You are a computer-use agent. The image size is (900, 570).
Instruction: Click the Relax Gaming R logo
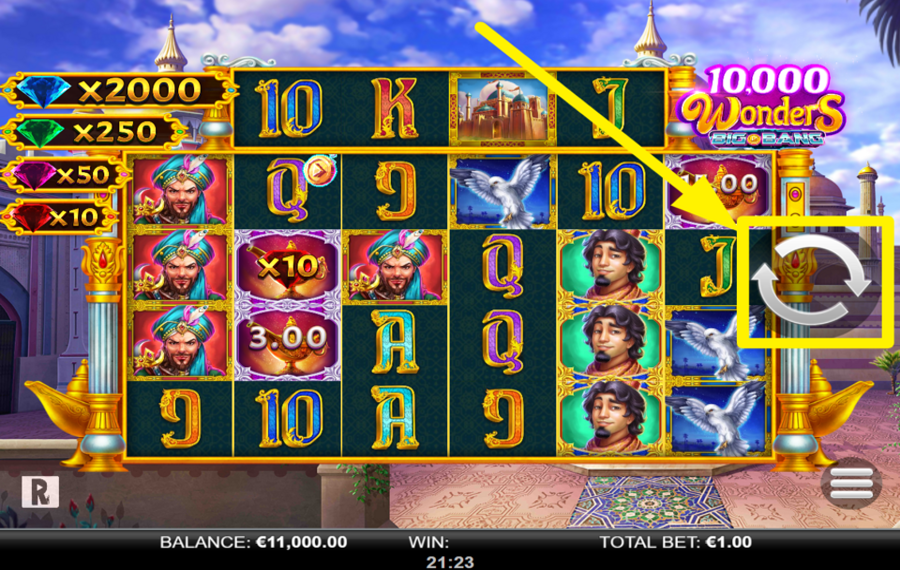[x=40, y=490]
